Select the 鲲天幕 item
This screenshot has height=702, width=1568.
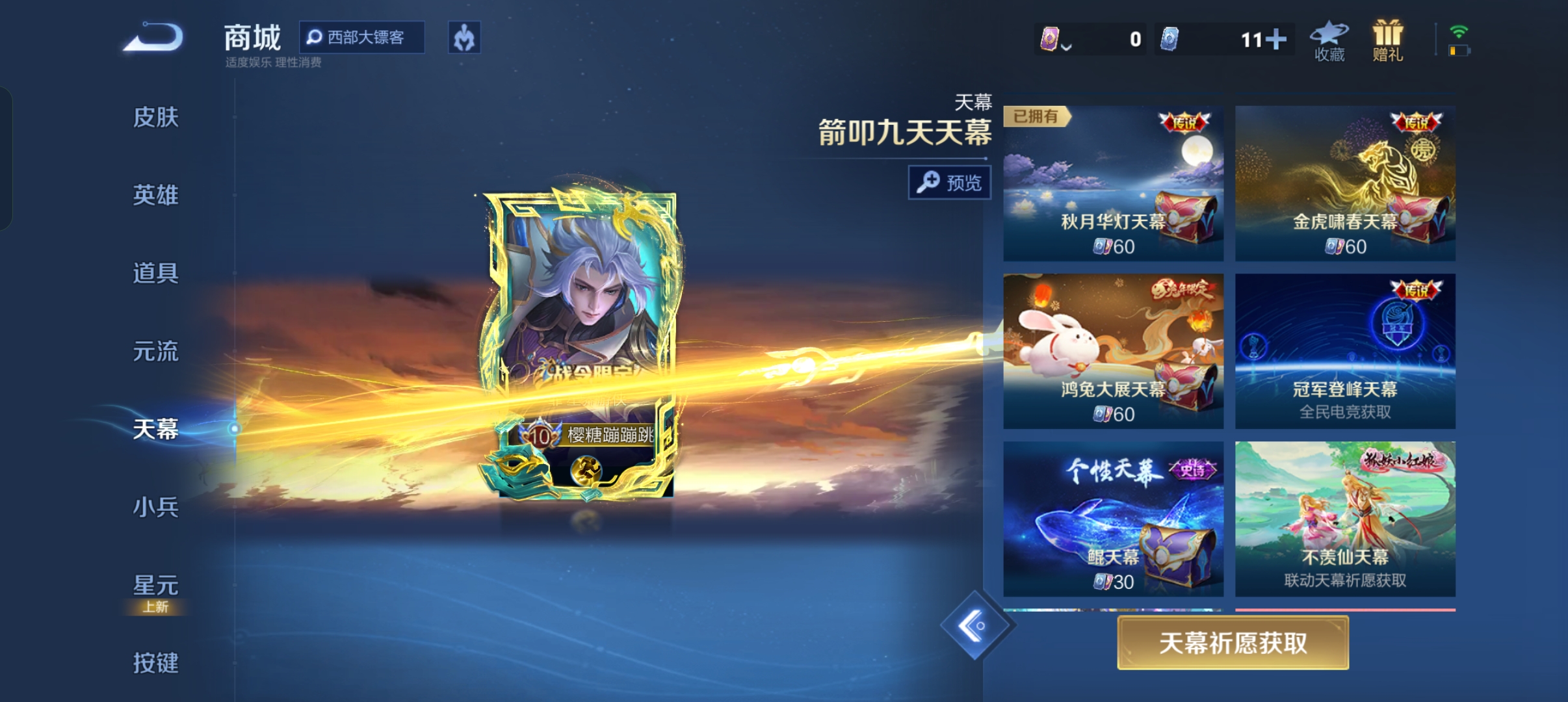(1113, 519)
